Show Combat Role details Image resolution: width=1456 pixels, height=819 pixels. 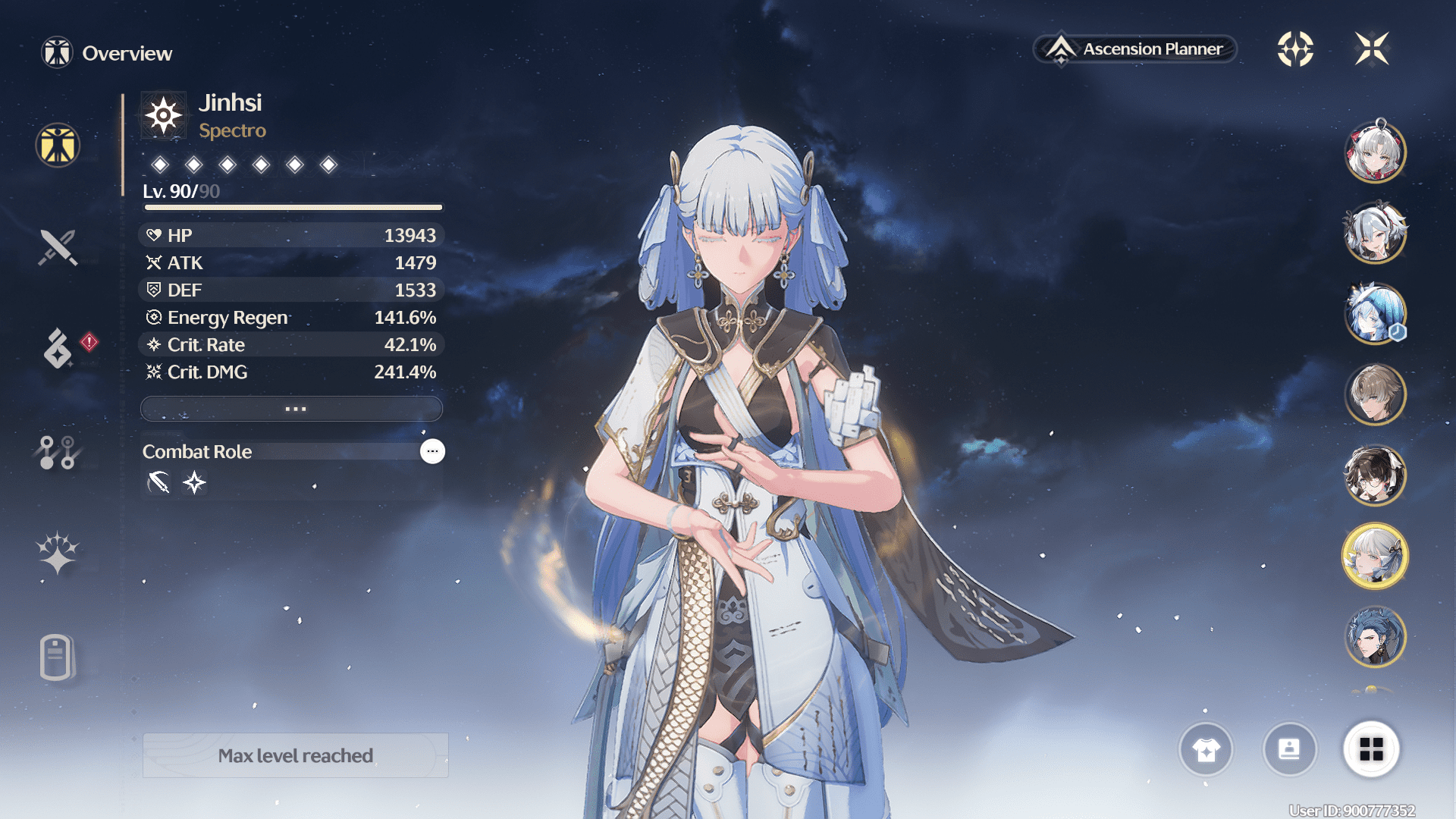[x=432, y=451]
